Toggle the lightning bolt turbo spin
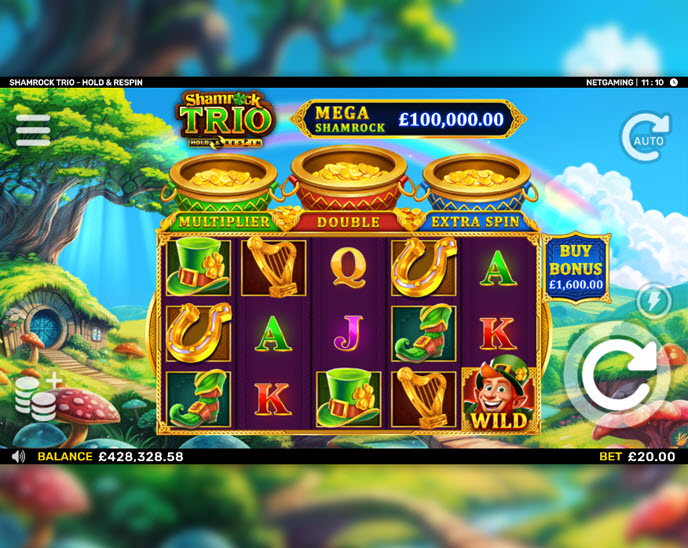 tap(654, 301)
